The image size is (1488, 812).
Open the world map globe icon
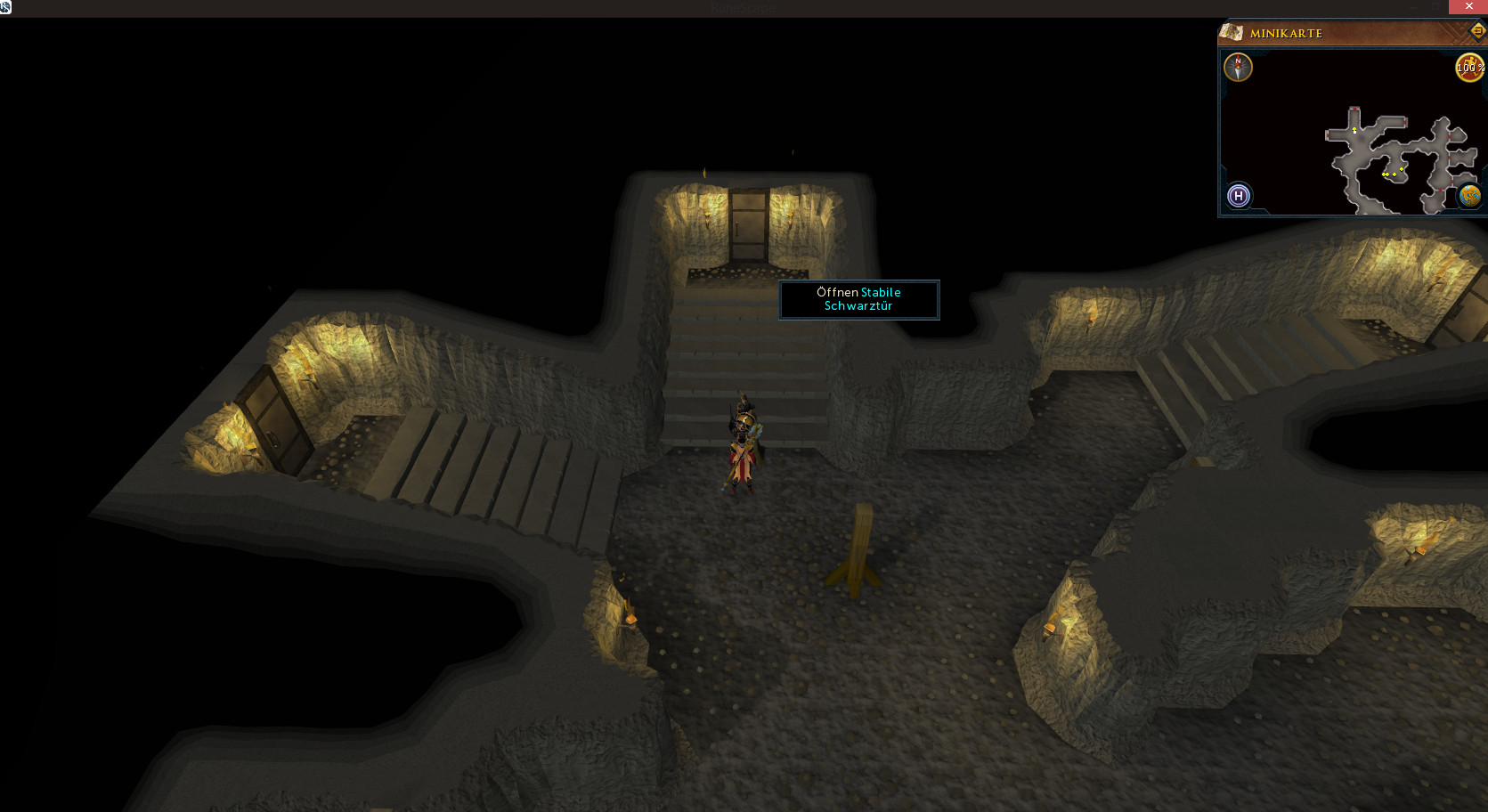(1468, 196)
